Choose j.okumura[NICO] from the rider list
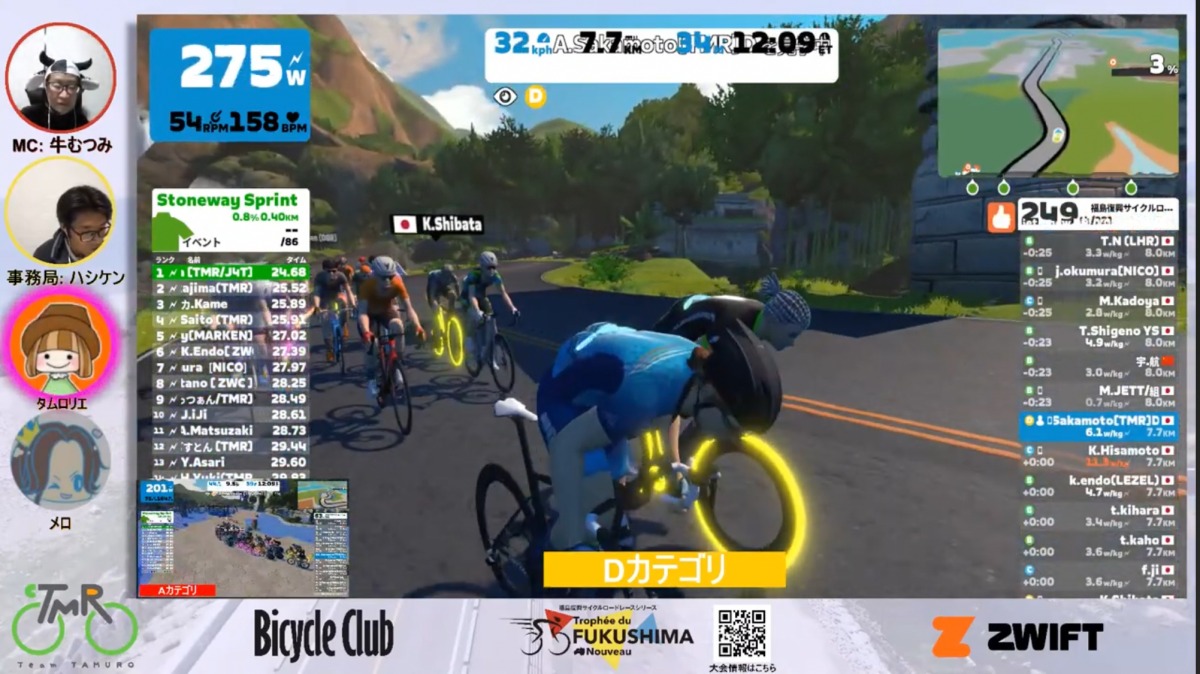Image resolution: width=1200 pixels, height=674 pixels. click(1098, 275)
